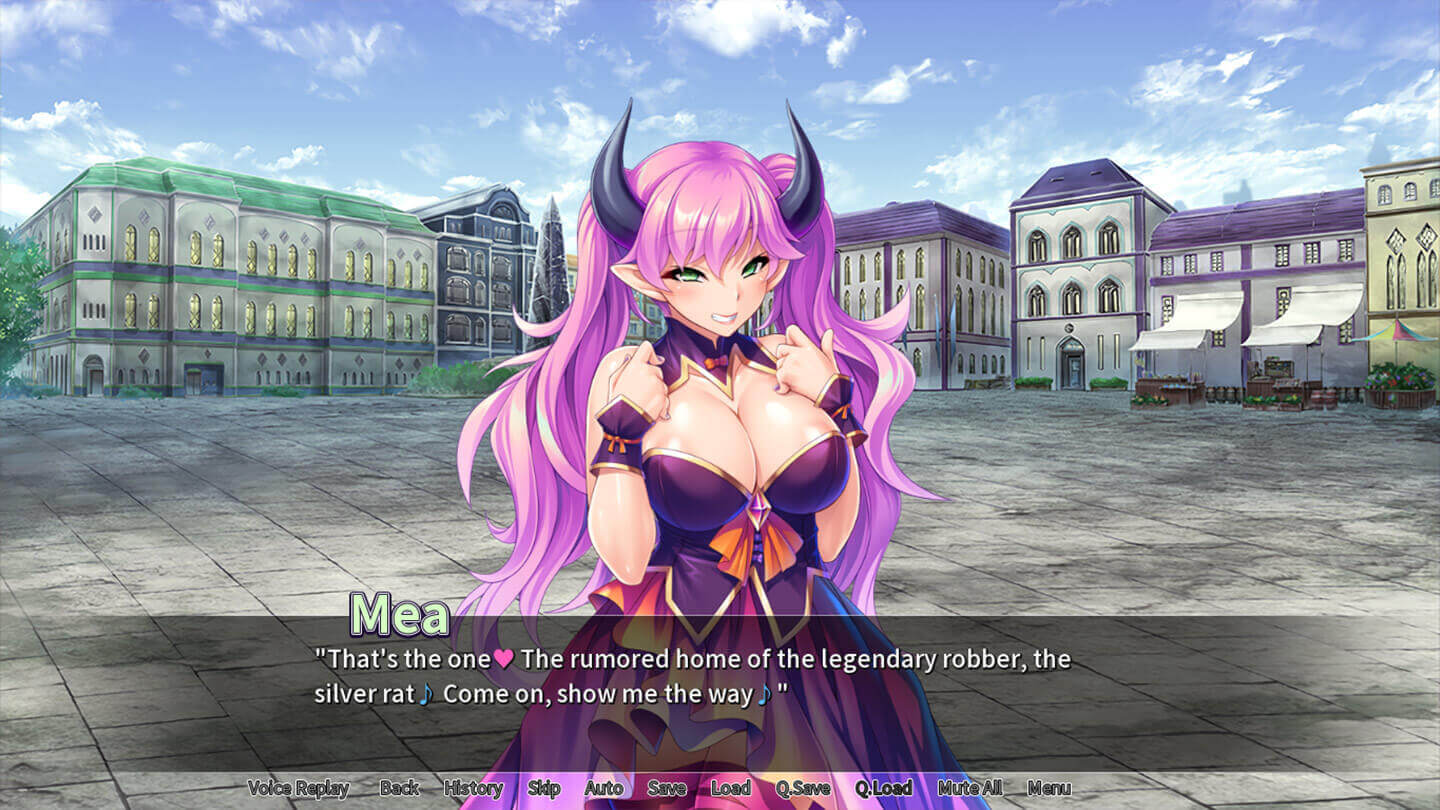Toggle Mute All audio
Screen dimensions: 1440x810
pos(970,788)
